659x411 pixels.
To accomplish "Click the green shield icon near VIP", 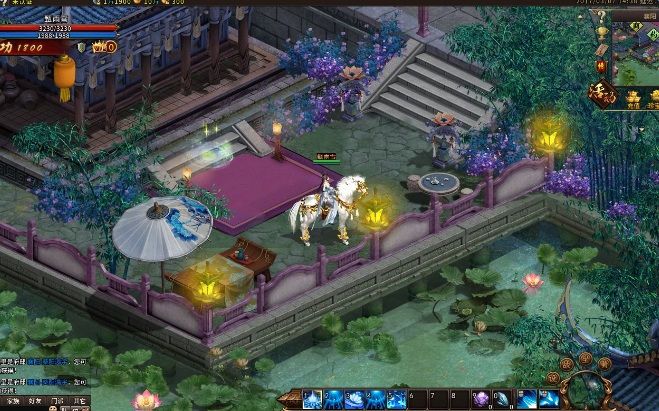I will [81, 46].
